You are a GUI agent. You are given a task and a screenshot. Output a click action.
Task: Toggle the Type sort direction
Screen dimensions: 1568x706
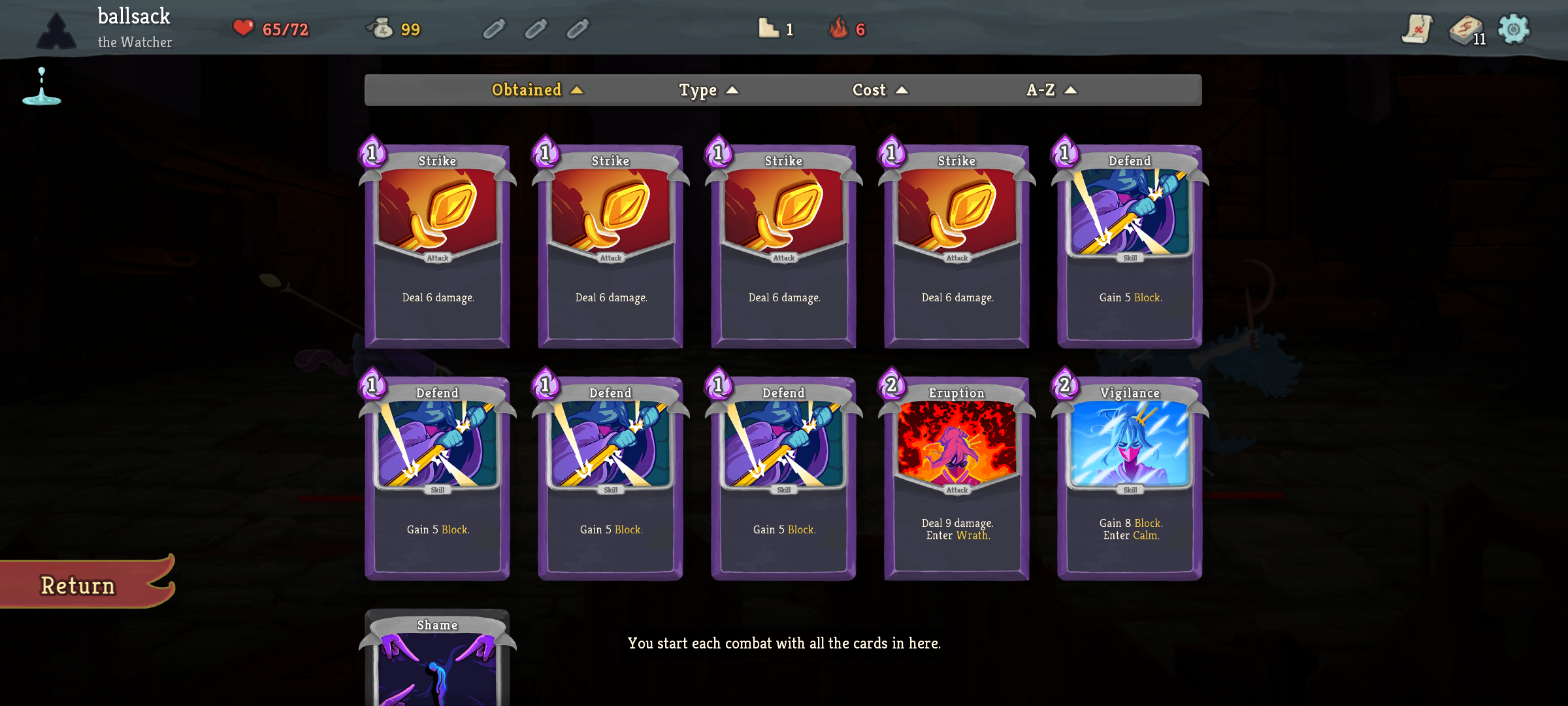pos(733,90)
